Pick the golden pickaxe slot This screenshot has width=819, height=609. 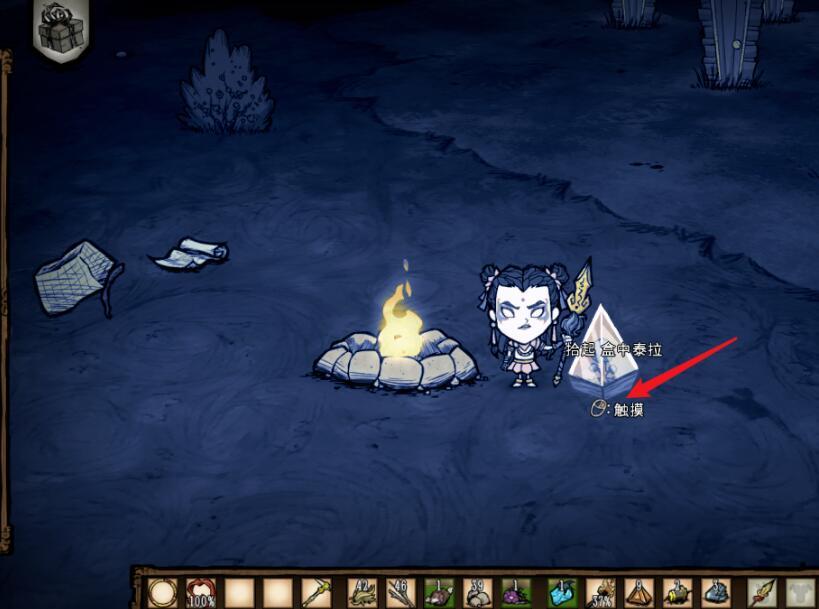pos(318,592)
